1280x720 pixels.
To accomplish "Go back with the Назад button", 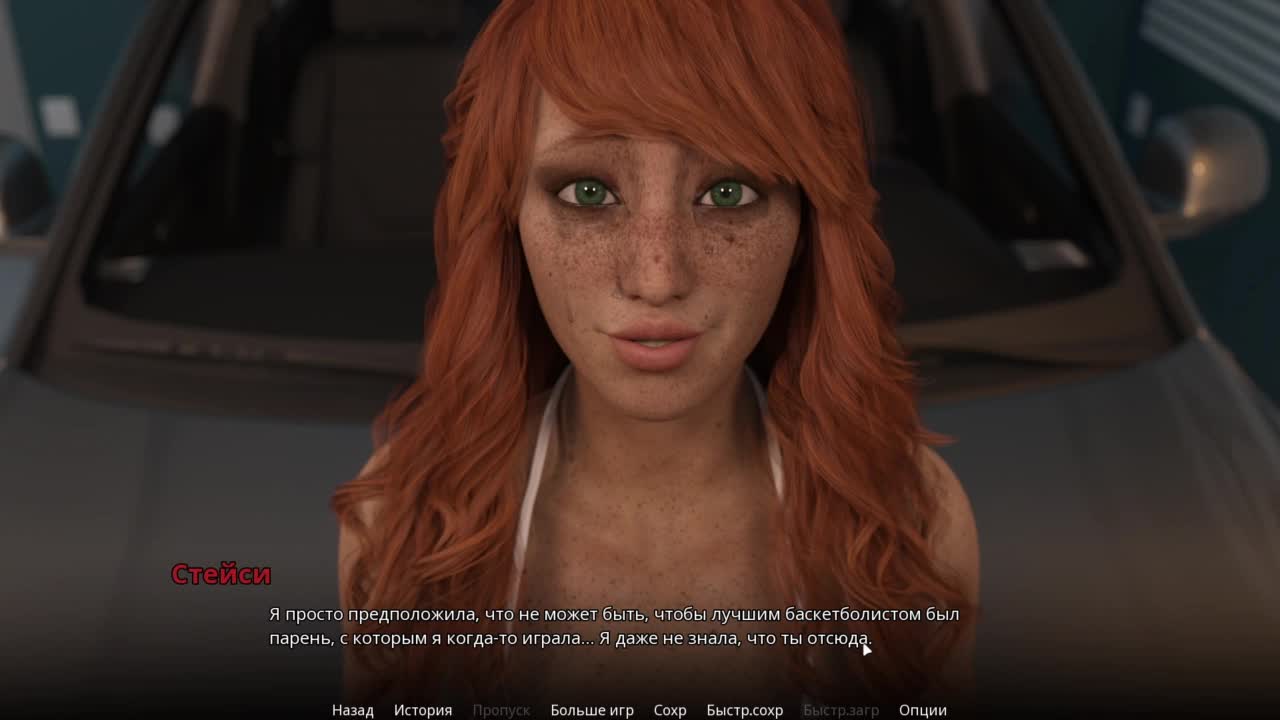I will (352, 710).
